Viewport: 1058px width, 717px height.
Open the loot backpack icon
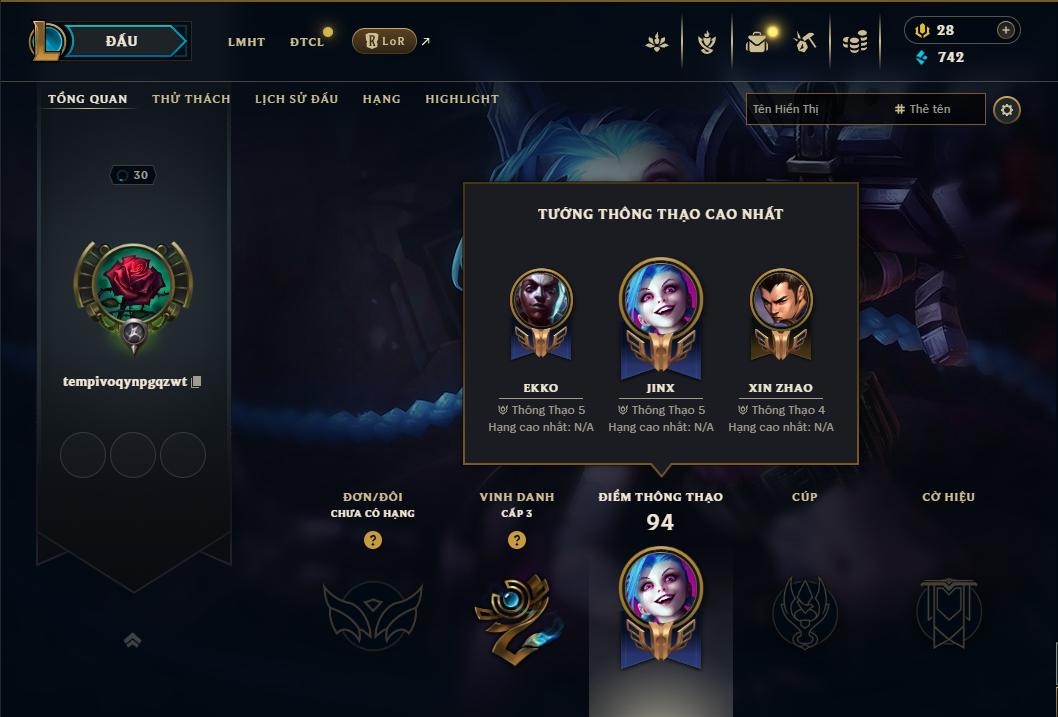757,42
